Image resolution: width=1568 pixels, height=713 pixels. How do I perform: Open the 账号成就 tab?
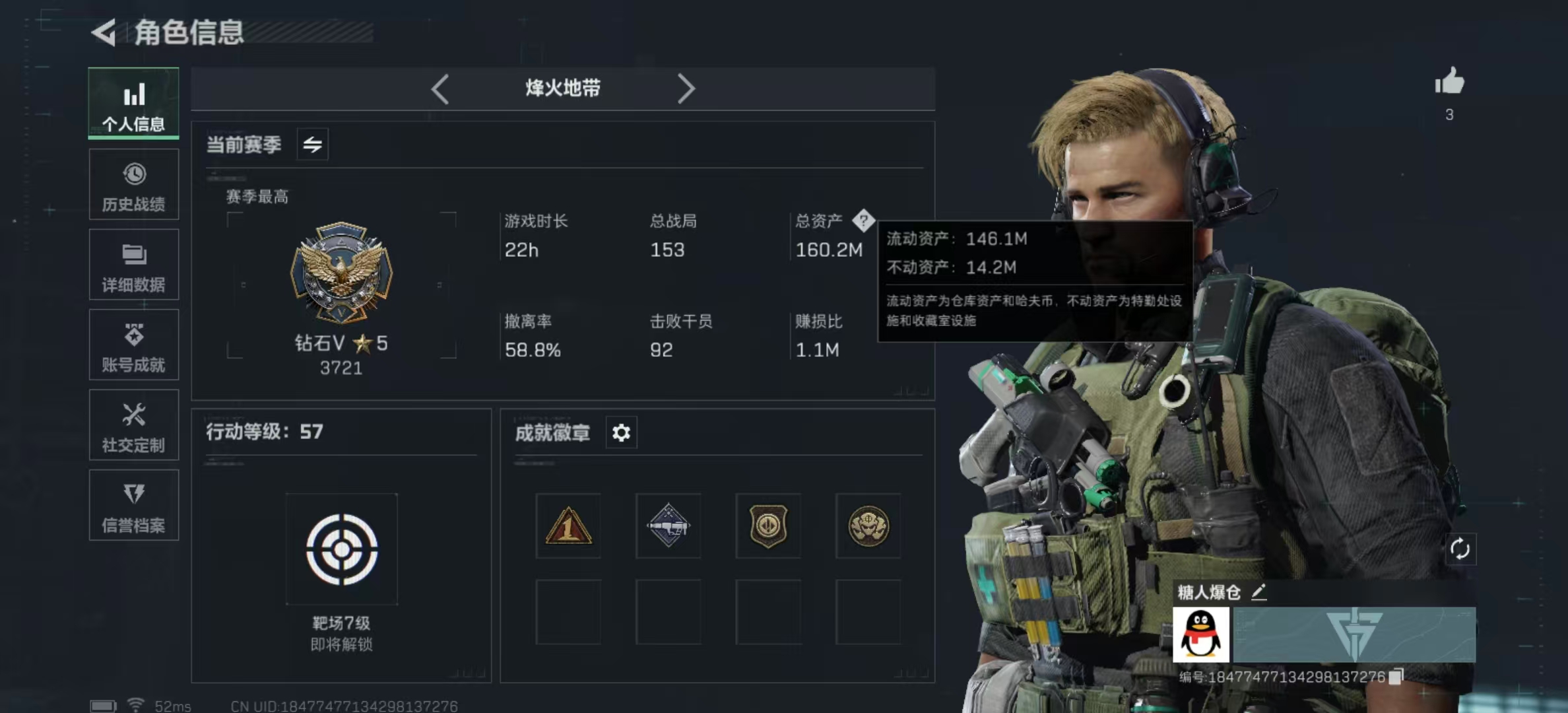point(134,345)
